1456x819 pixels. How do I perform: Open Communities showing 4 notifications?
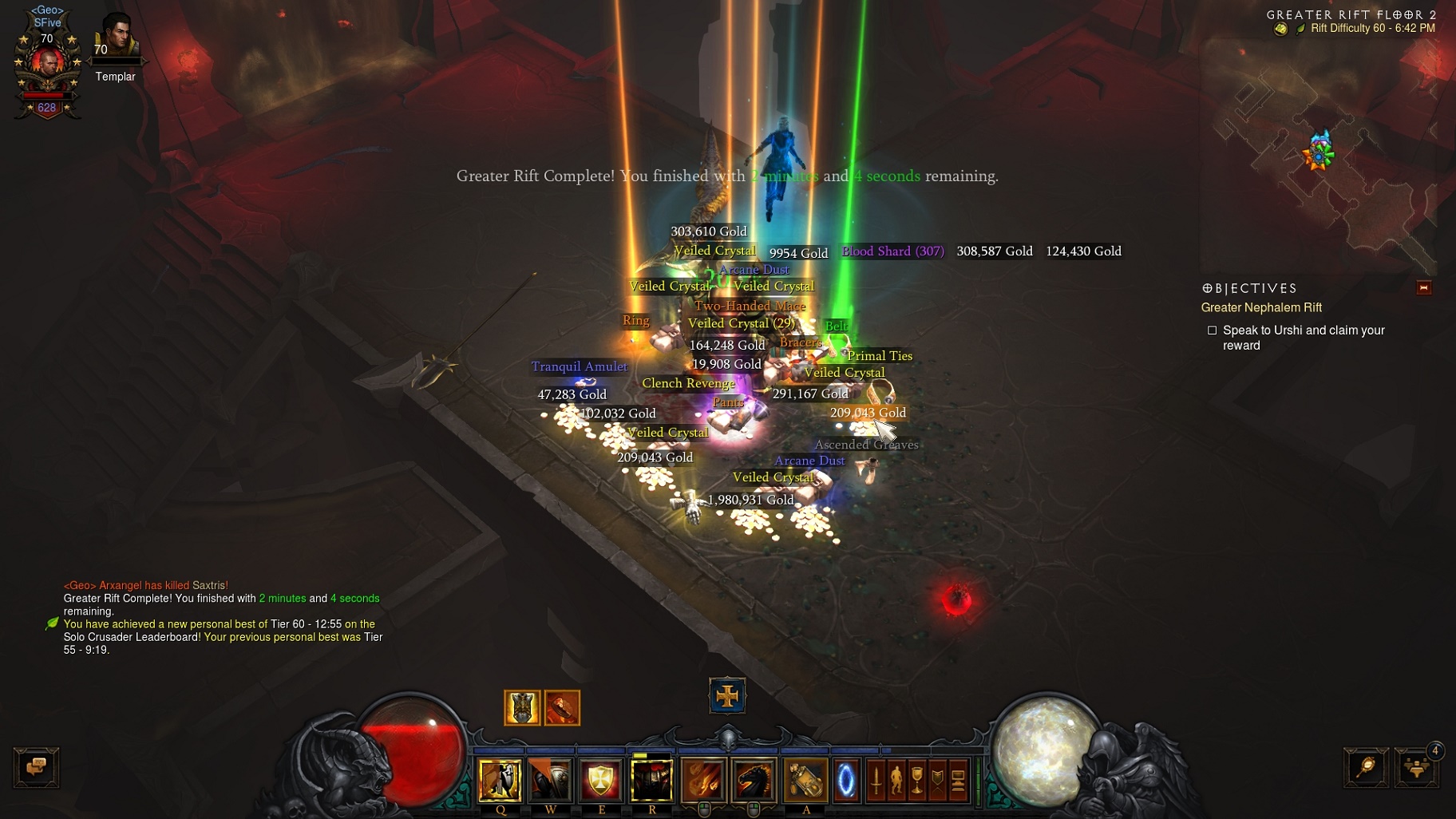pos(1416,767)
